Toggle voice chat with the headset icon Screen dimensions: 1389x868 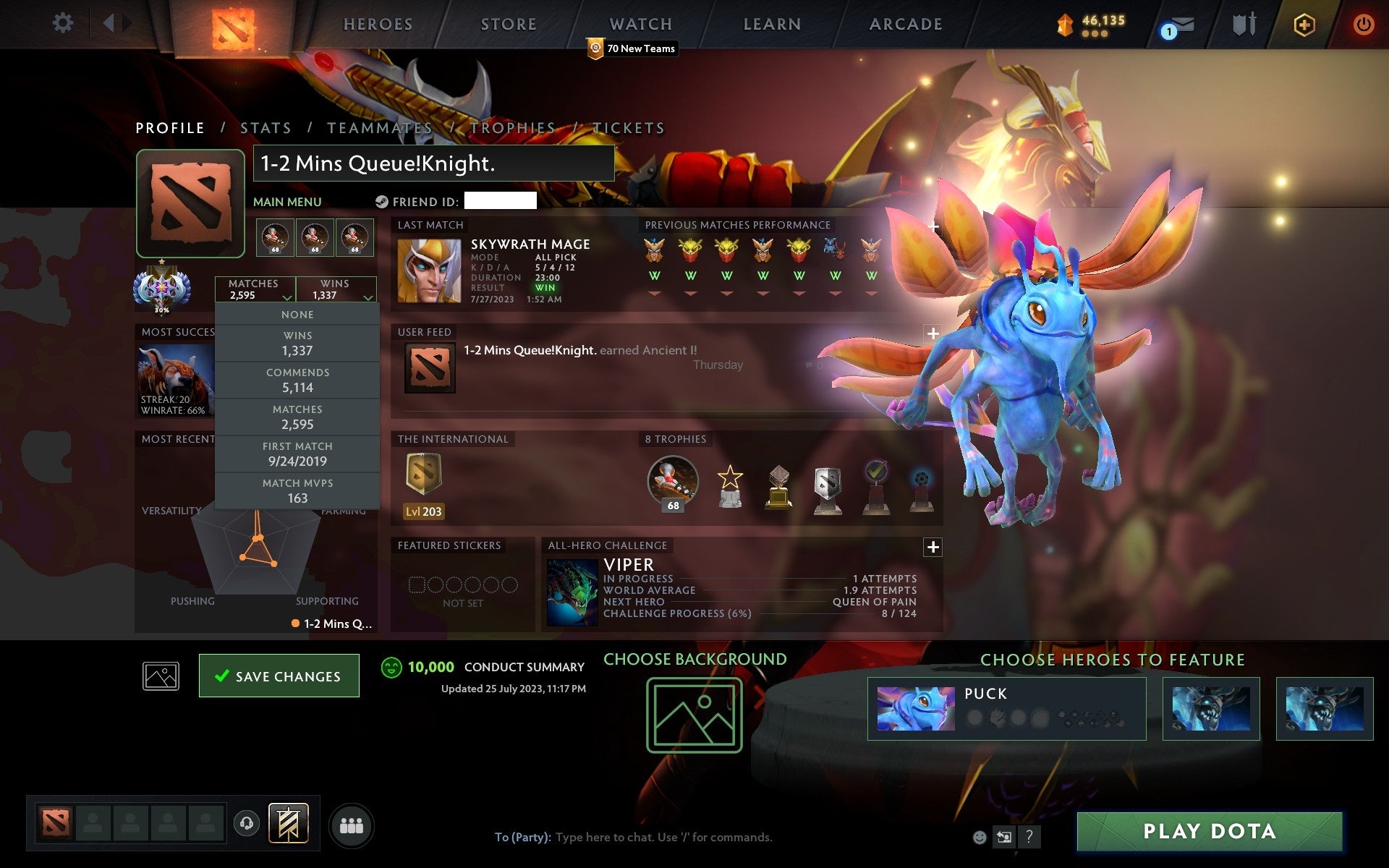pos(246,823)
